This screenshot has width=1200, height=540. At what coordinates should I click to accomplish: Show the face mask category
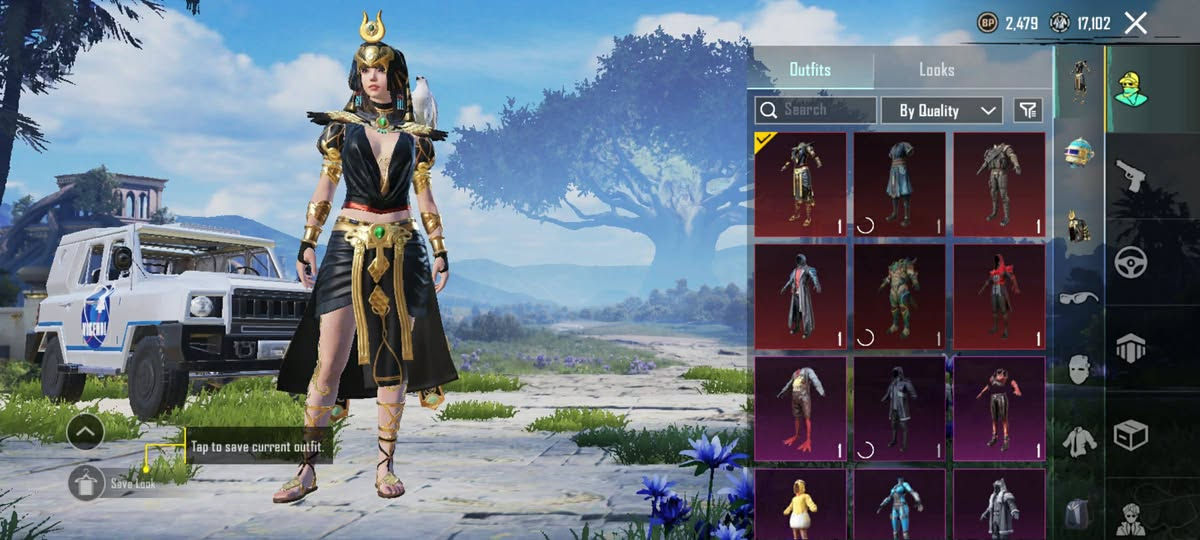point(1079,368)
